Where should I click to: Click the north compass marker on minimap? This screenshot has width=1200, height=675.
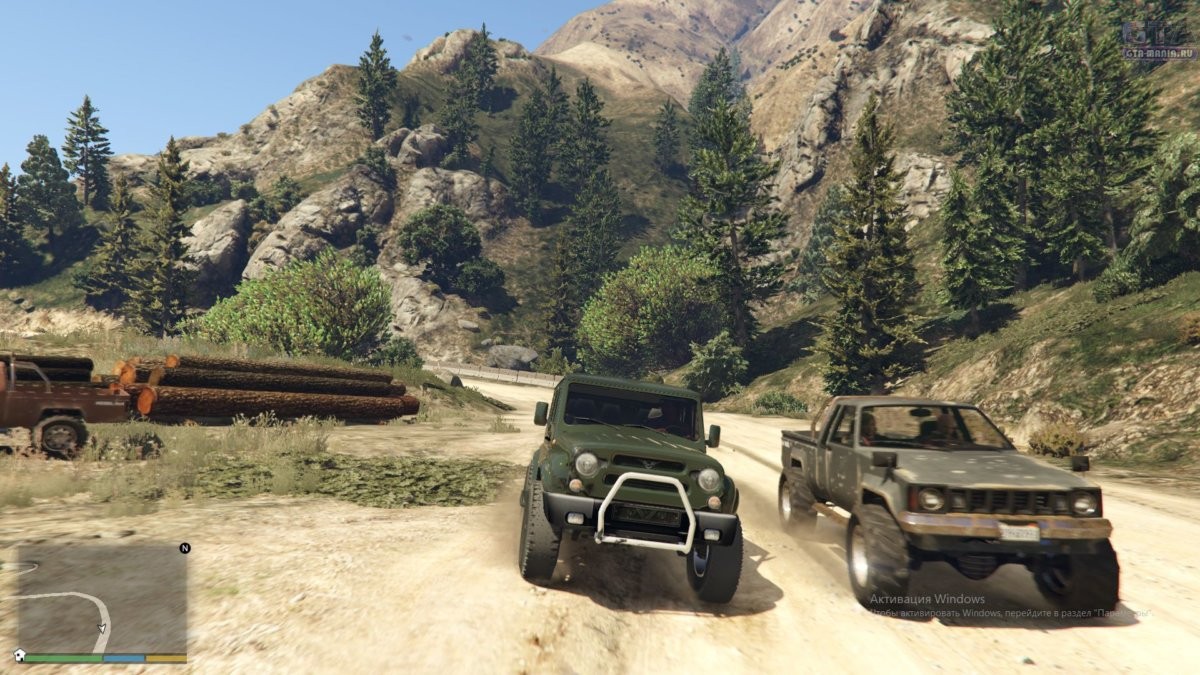pyautogui.click(x=184, y=548)
